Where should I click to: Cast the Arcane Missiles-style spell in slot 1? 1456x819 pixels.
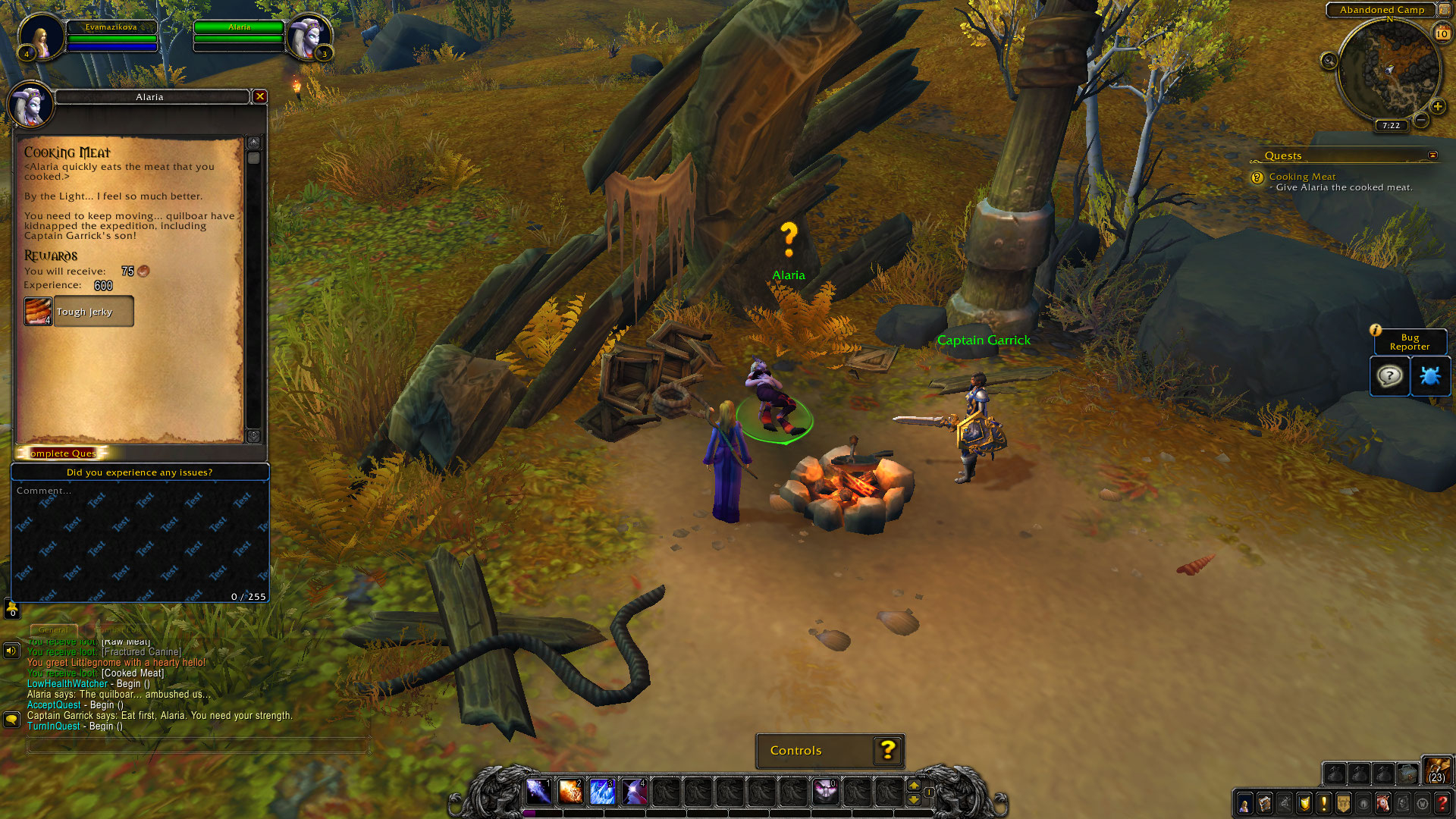pyautogui.click(x=538, y=792)
